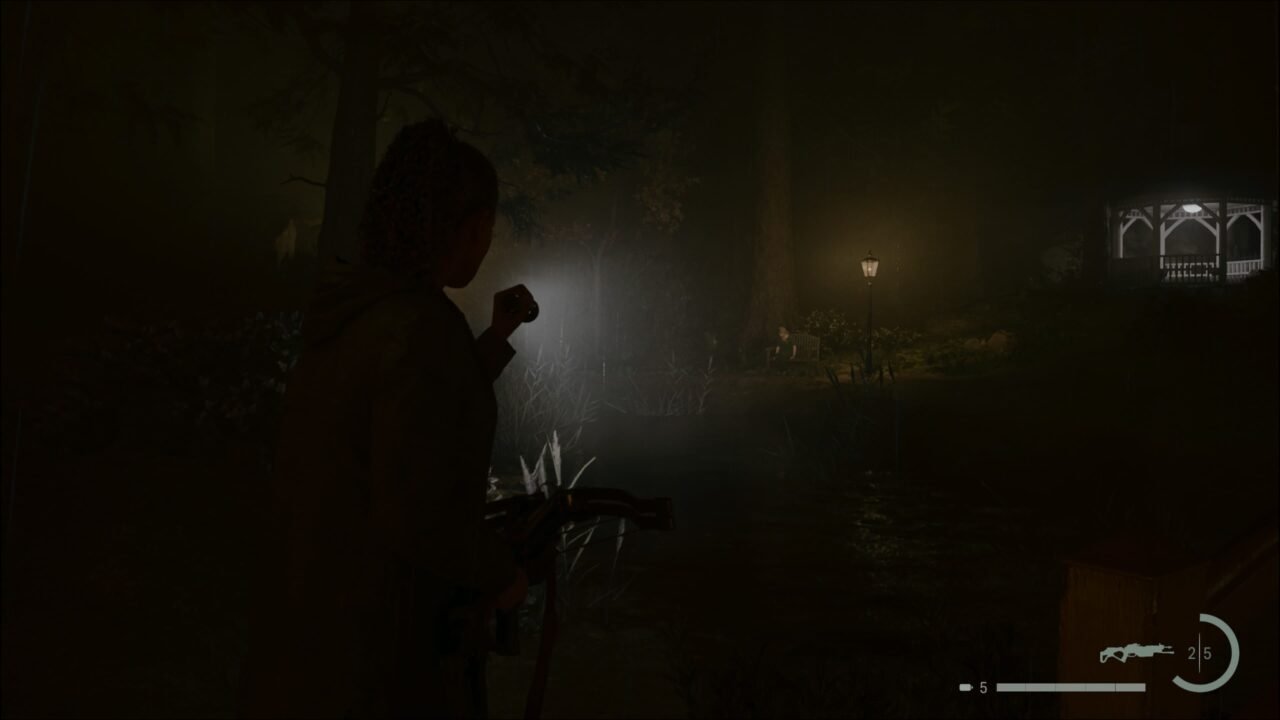The image size is (1280, 720).
Task: Select the gazebo railing in the distance
Action: coord(1190,265)
